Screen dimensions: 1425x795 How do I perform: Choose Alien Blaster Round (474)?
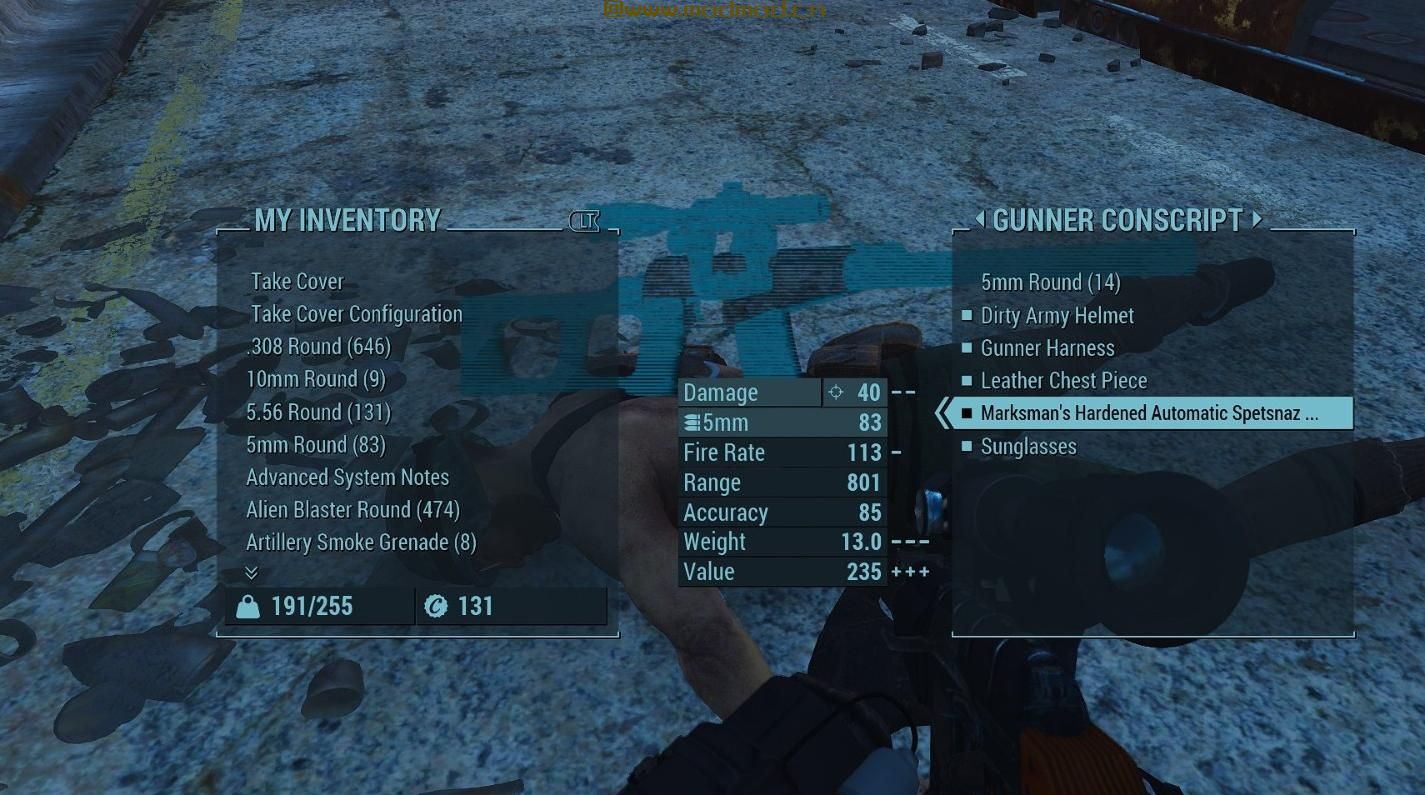(x=352, y=510)
